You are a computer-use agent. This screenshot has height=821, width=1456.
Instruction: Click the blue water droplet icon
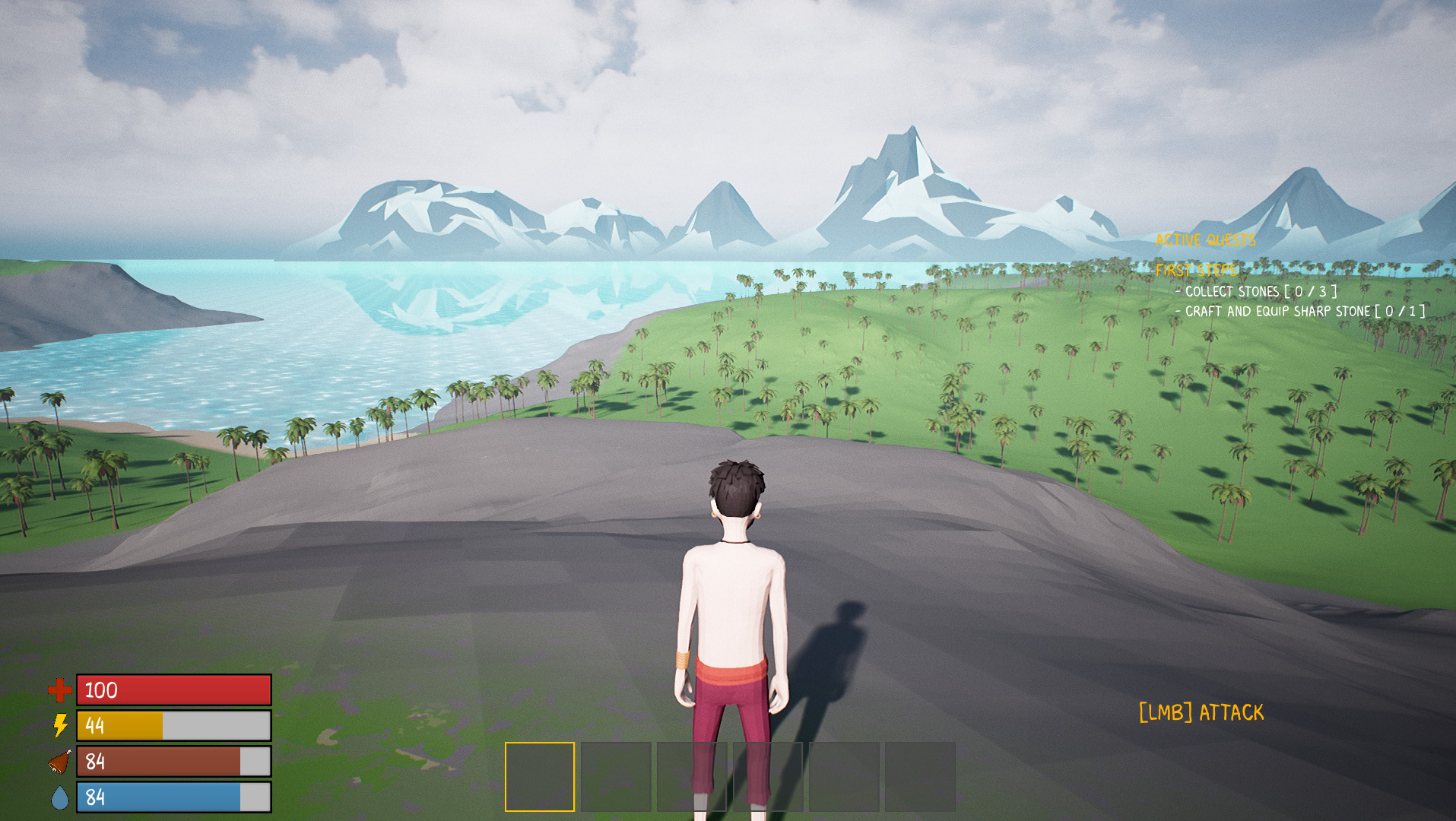pos(61,795)
